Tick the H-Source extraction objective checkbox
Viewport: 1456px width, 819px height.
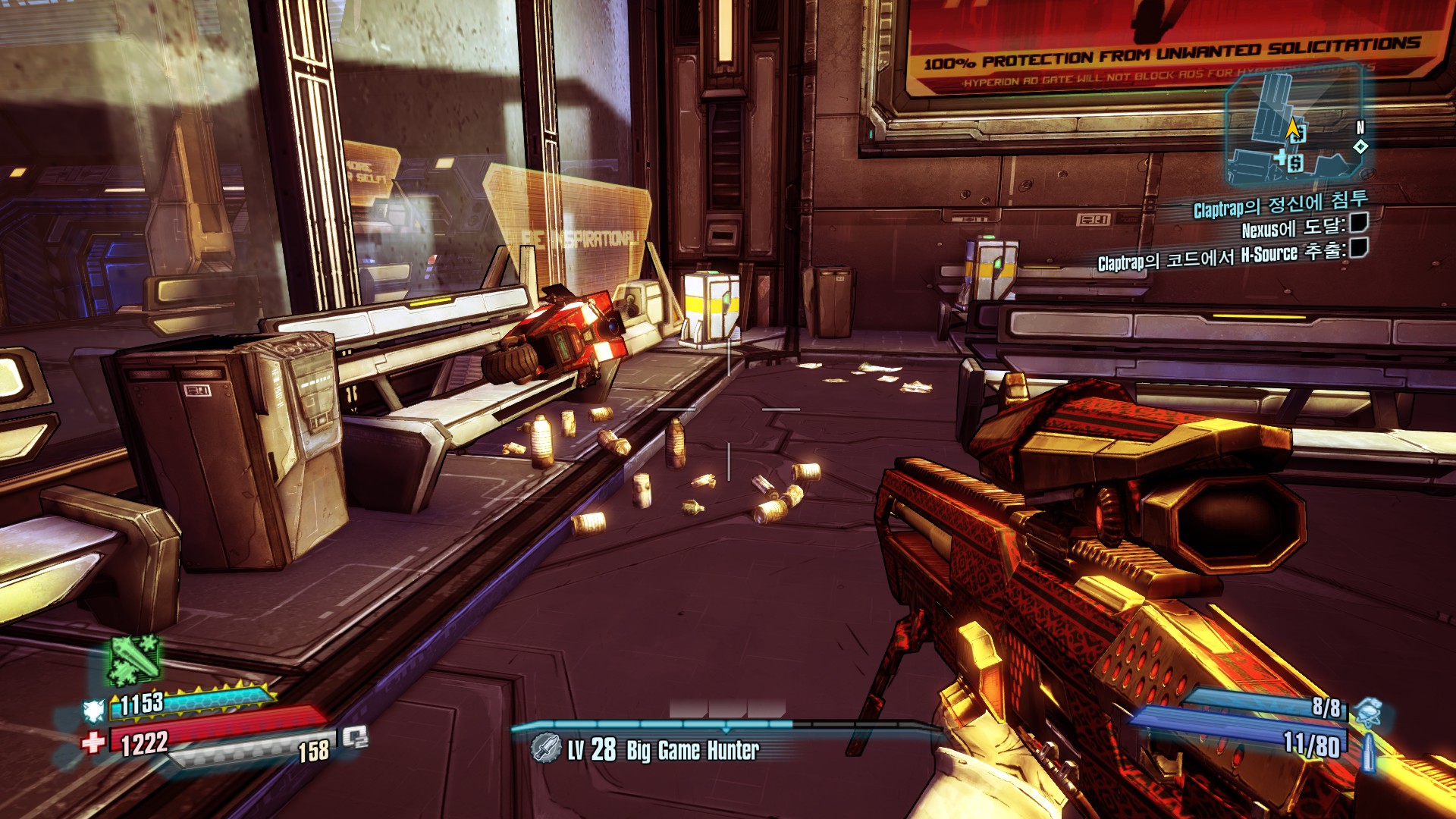(x=1359, y=247)
